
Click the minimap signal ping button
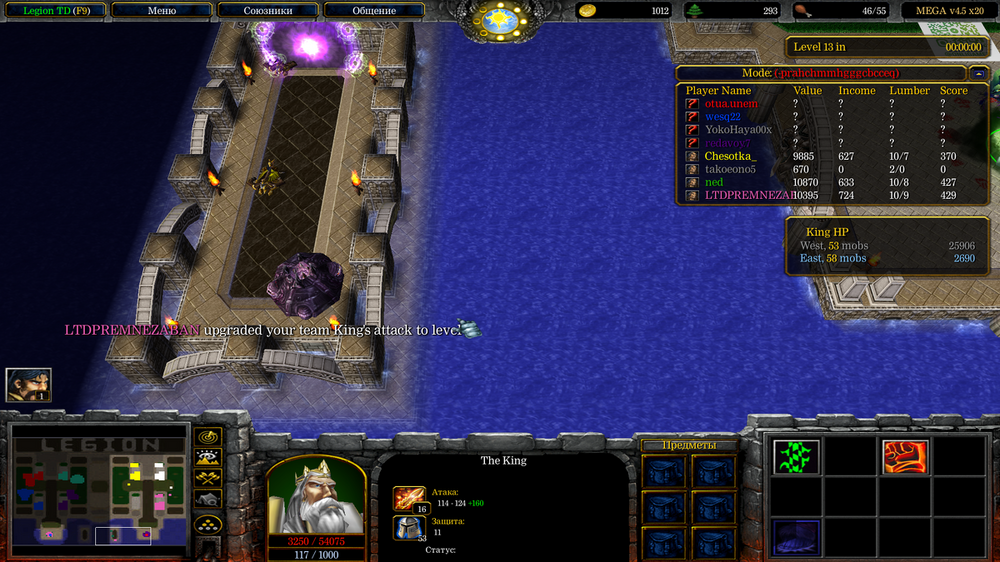tap(208, 437)
